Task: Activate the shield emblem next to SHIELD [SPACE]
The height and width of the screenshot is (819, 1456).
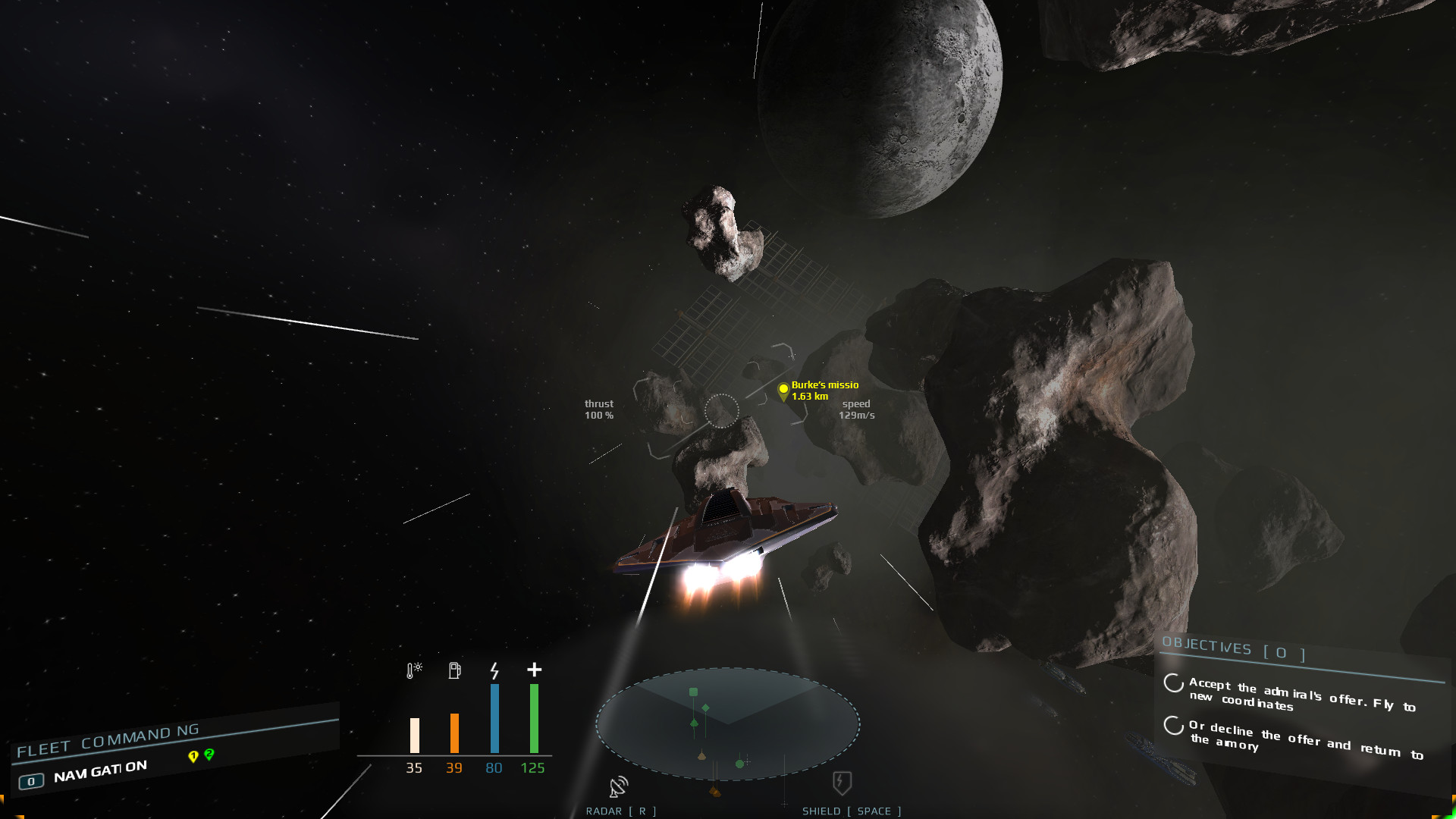Action: [840, 785]
